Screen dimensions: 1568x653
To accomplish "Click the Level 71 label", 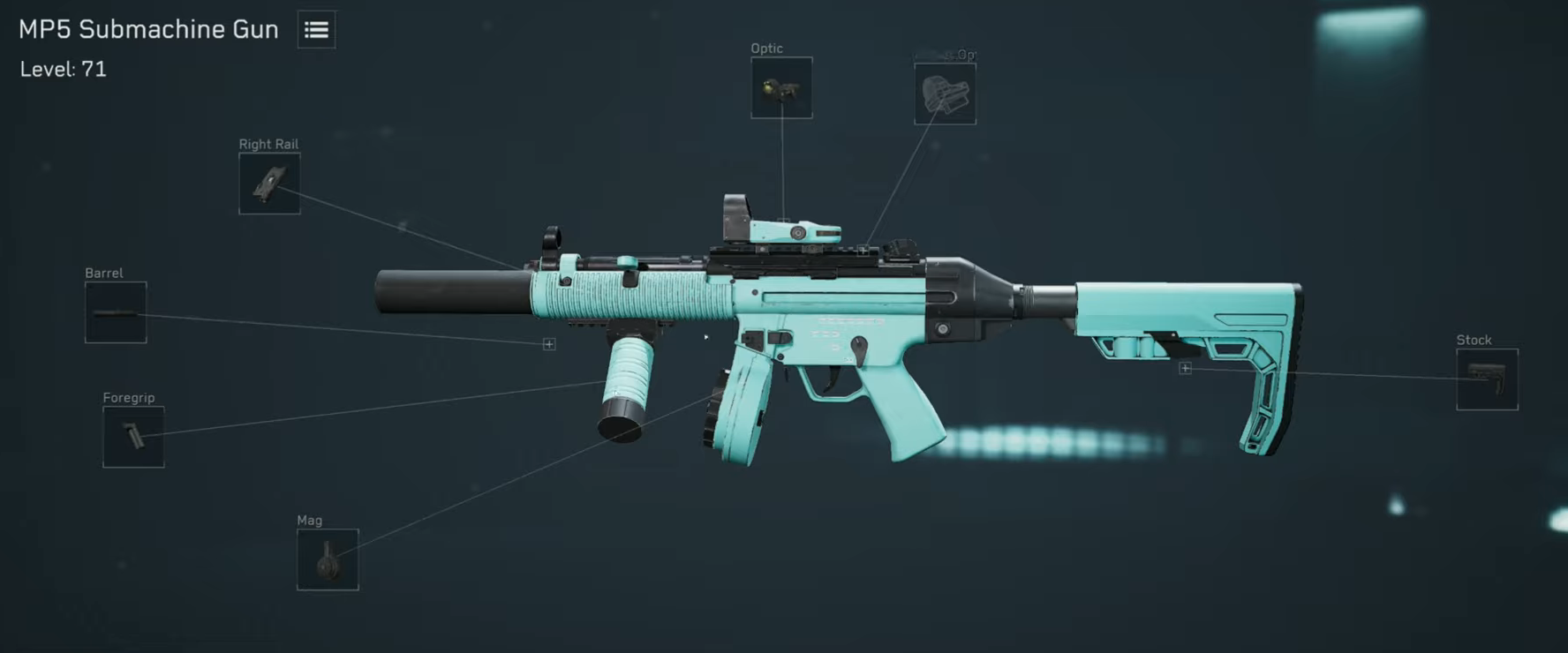I will 61,69.
